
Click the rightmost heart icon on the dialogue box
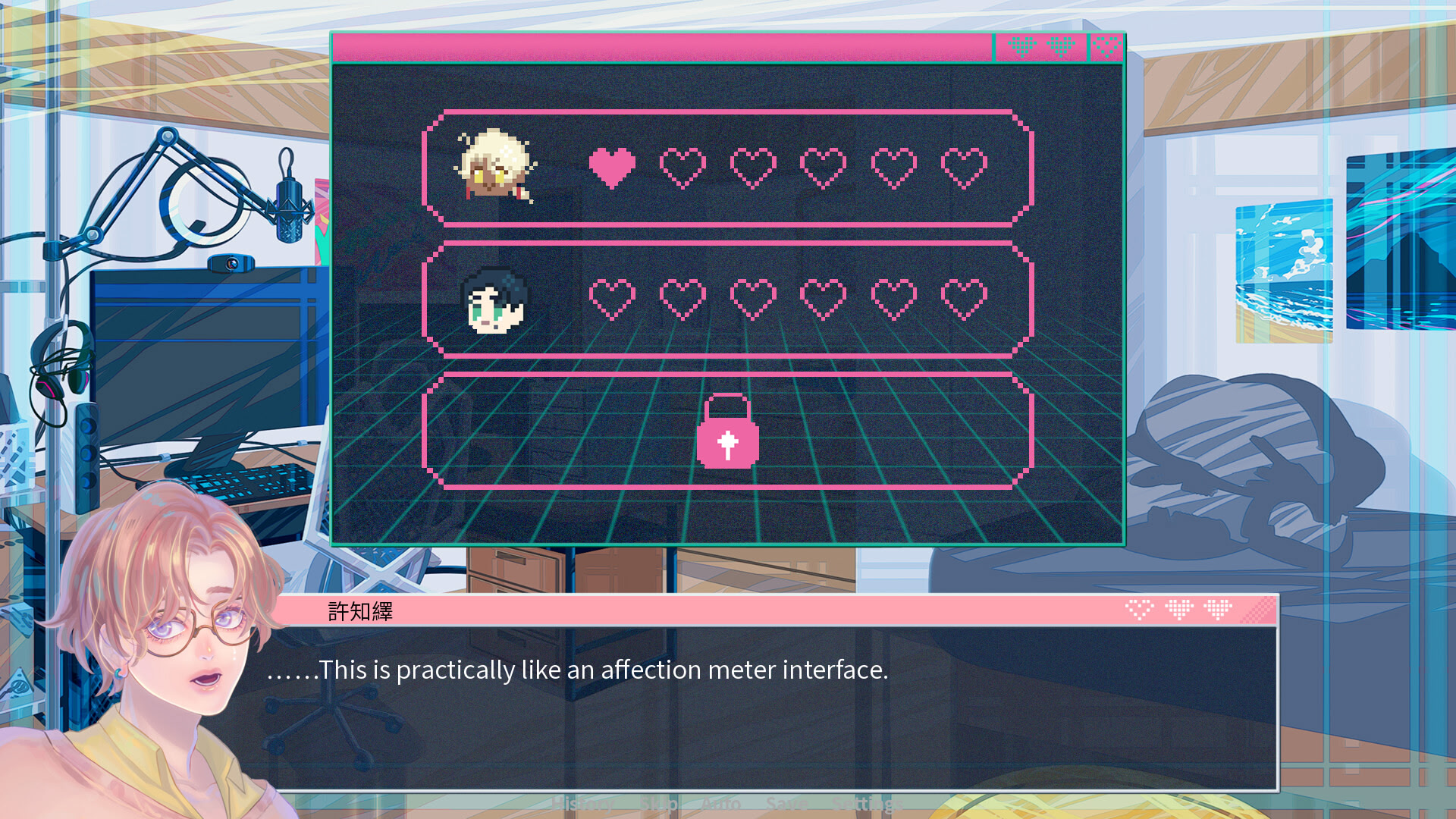point(1219,610)
